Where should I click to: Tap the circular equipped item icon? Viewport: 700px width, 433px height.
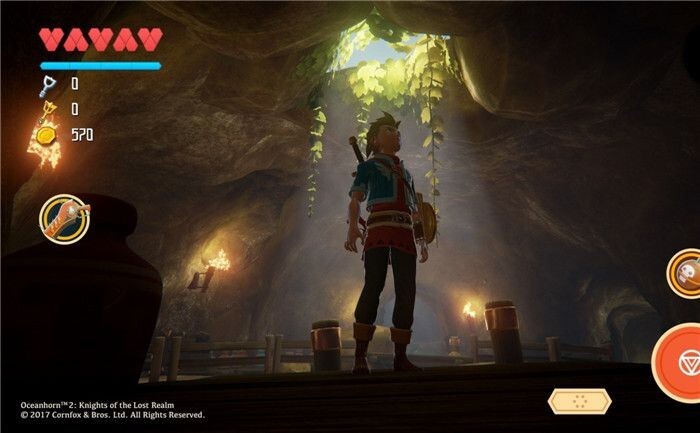pos(64,218)
